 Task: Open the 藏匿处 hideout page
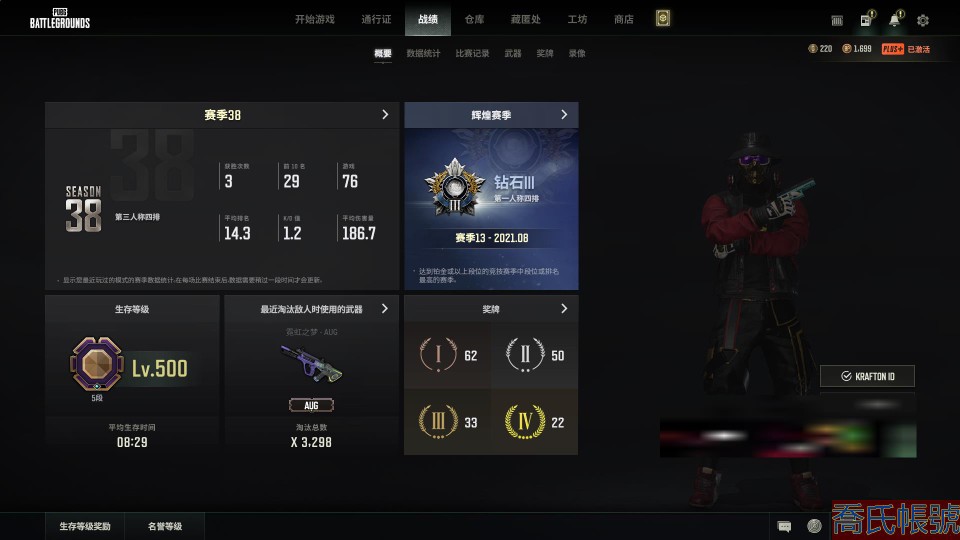click(525, 19)
